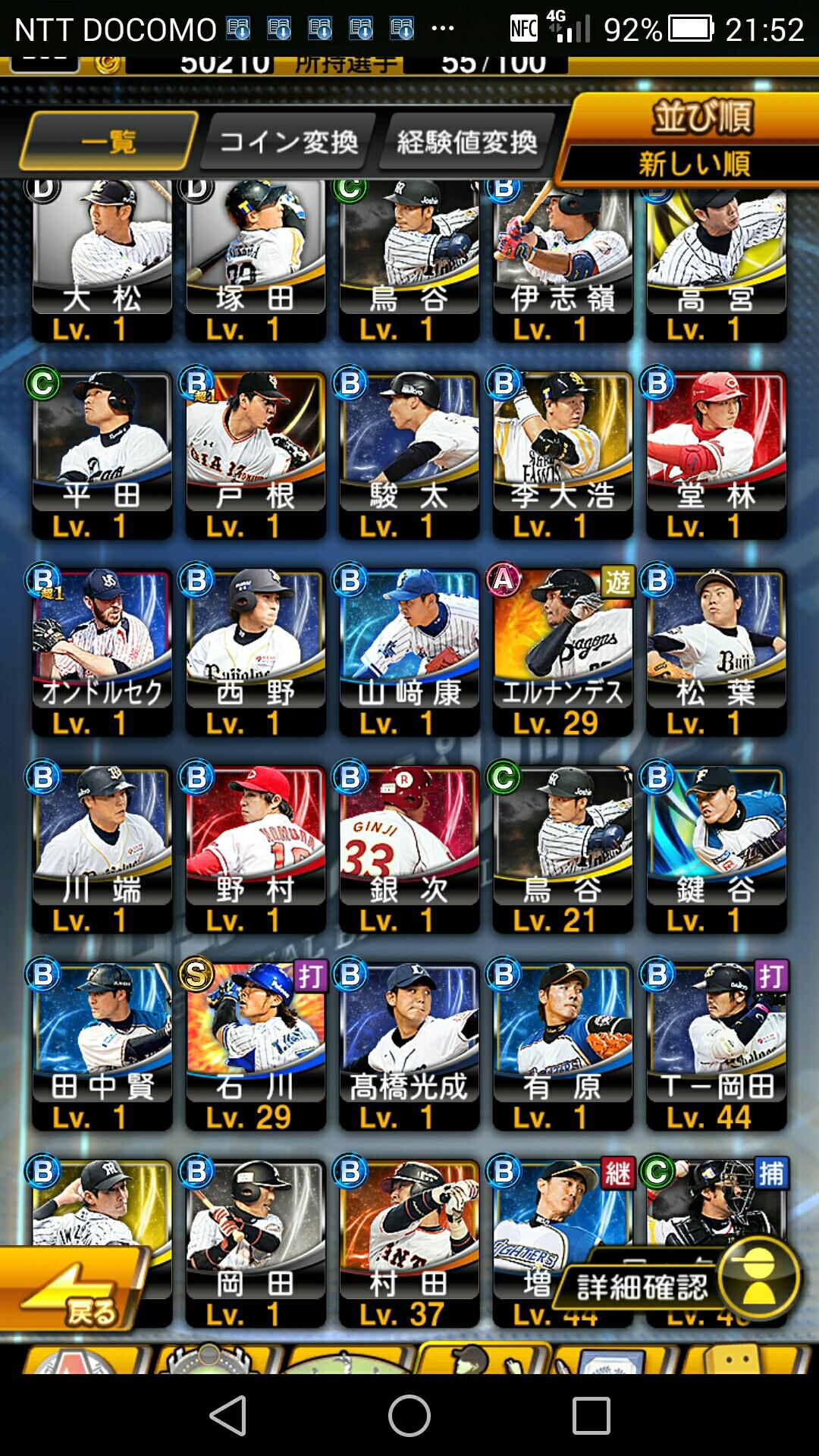Choose the 堂林 player card
This screenshot has height=1456, width=819.
pos(716,455)
